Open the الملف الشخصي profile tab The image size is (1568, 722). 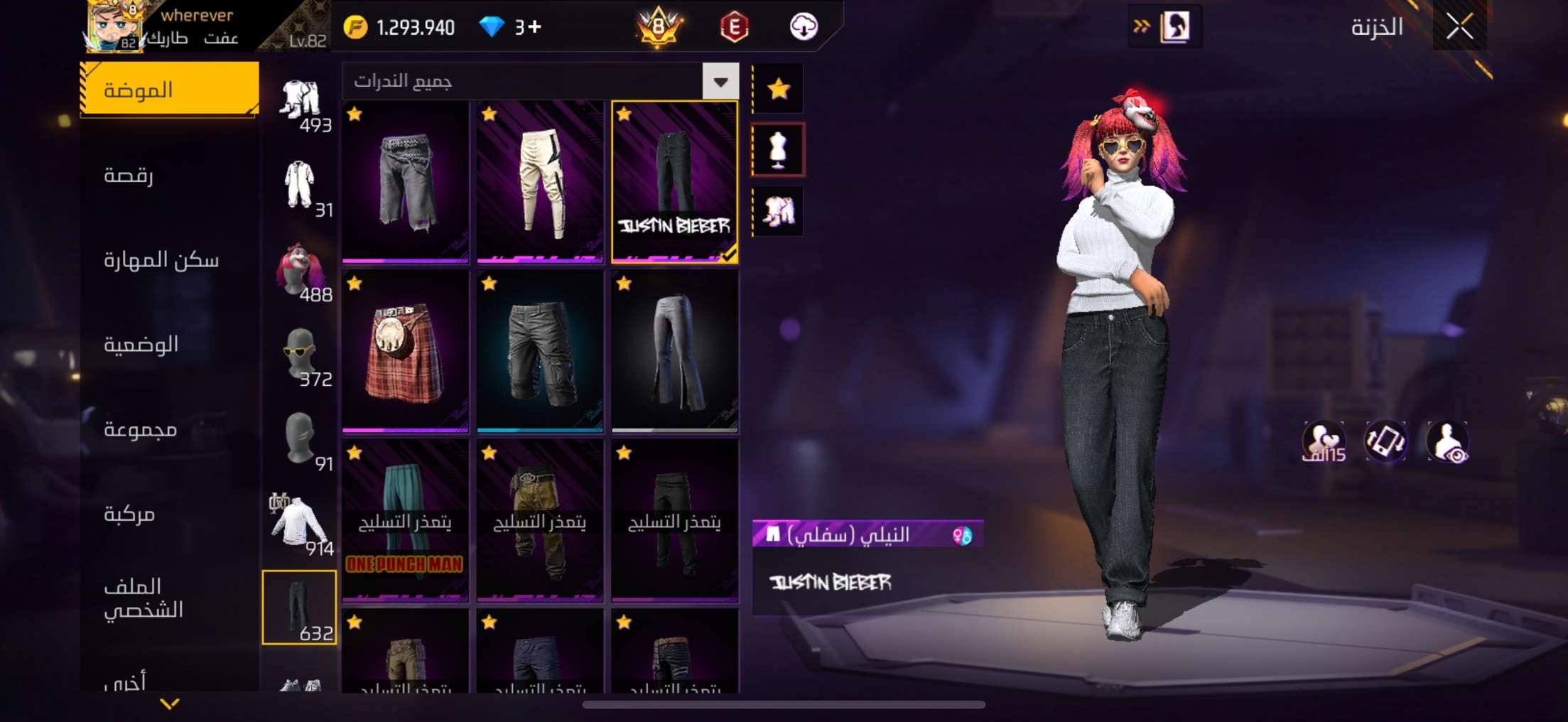[143, 598]
